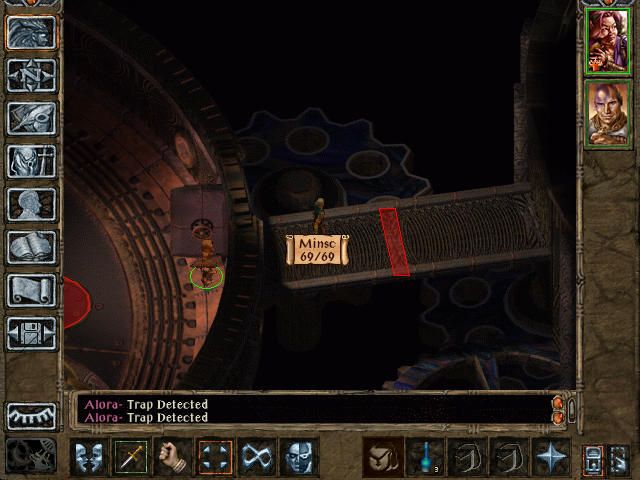Open the star special abilities button
This screenshot has width=640, height=480.
[x=551, y=457]
